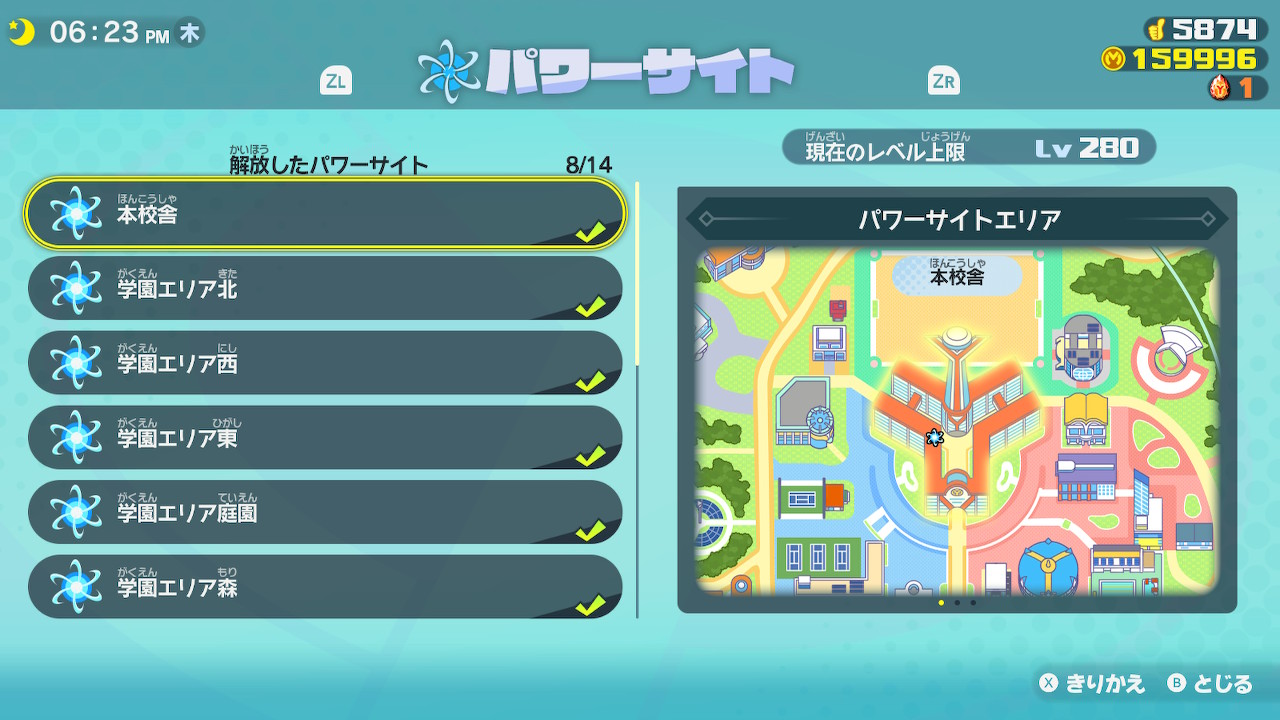The height and width of the screenshot is (720, 1280).
Task: Go to the third map page dot
Action: 973,603
